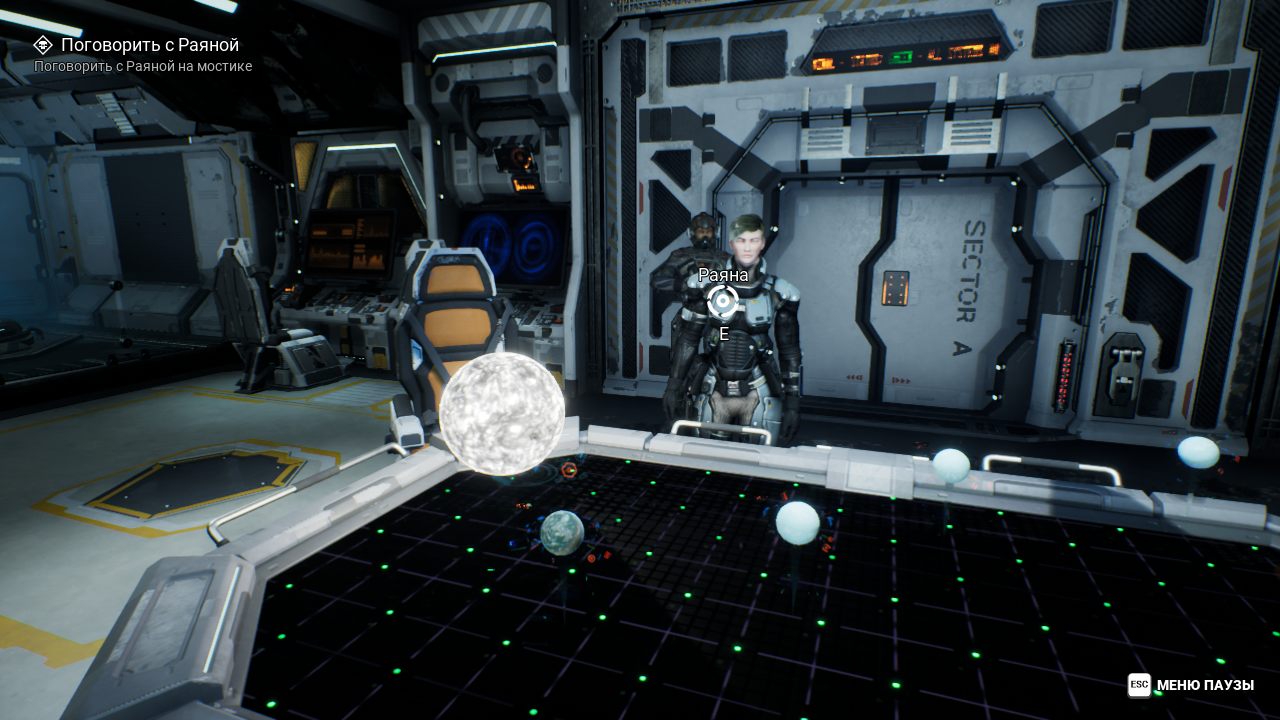This screenshot has width=1280, height=720.
Task: Open the pause menu button
Action: point(1190,685)
